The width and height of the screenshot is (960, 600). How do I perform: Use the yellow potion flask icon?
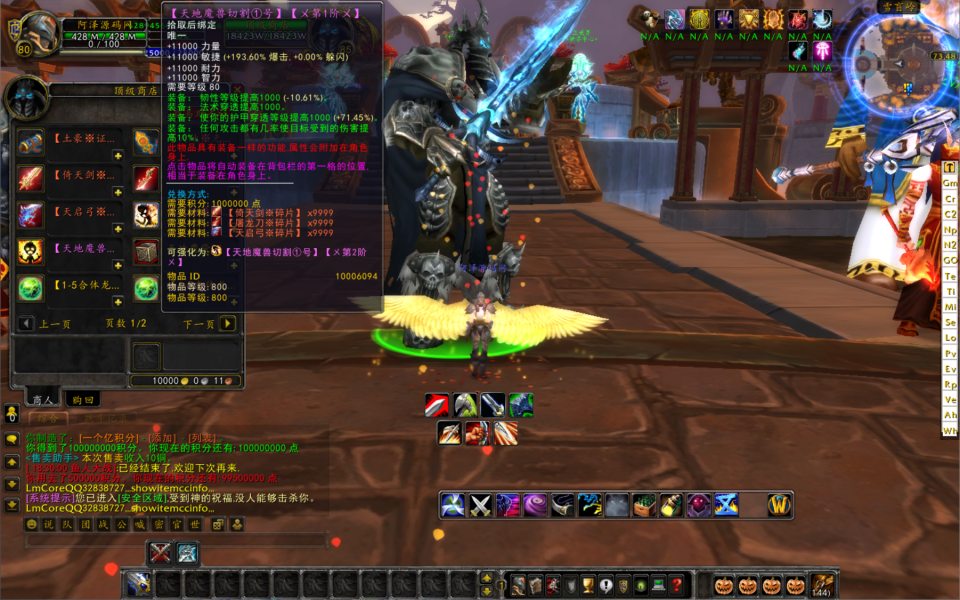pos(671,505)
